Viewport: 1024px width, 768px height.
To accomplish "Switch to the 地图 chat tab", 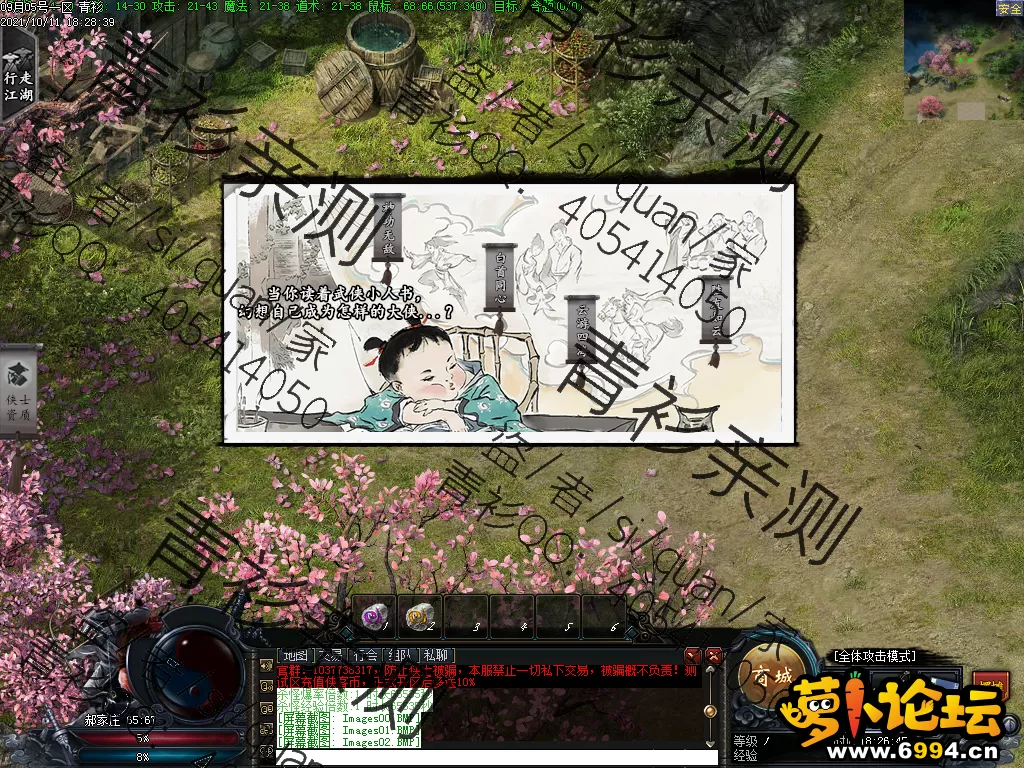I will coord(295,656).
